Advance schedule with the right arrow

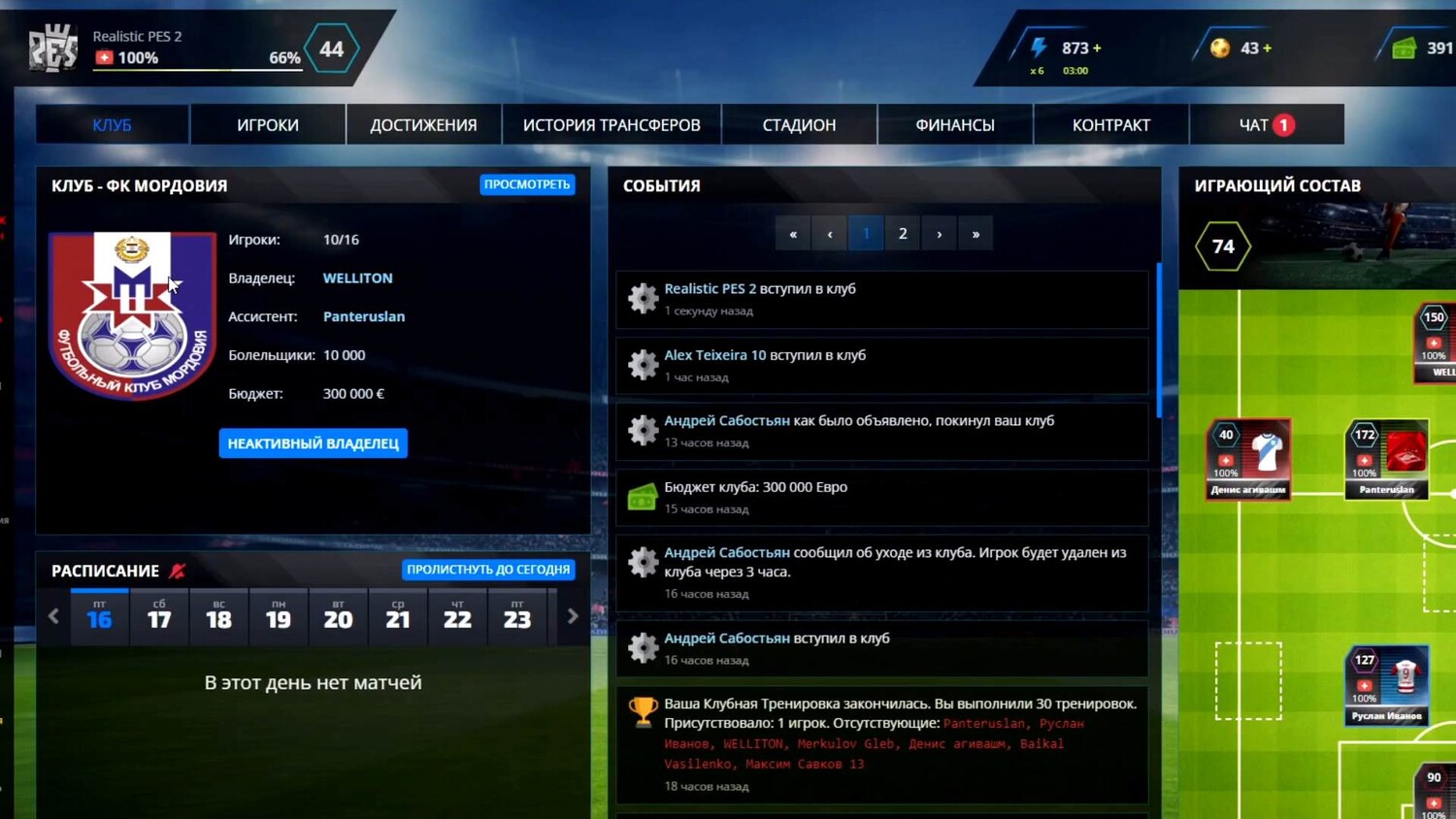(573, 617)
